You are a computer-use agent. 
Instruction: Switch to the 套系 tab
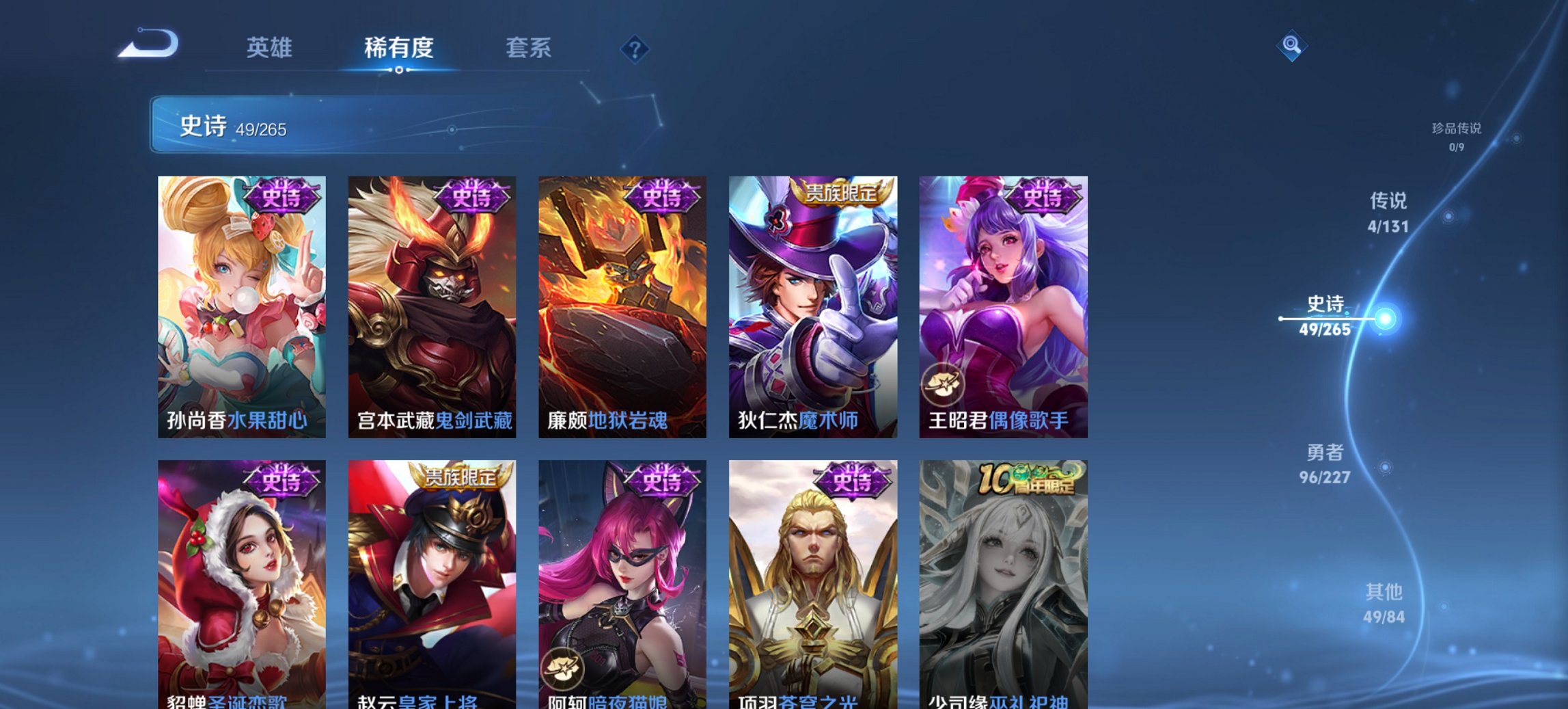(x=529, y=48)
